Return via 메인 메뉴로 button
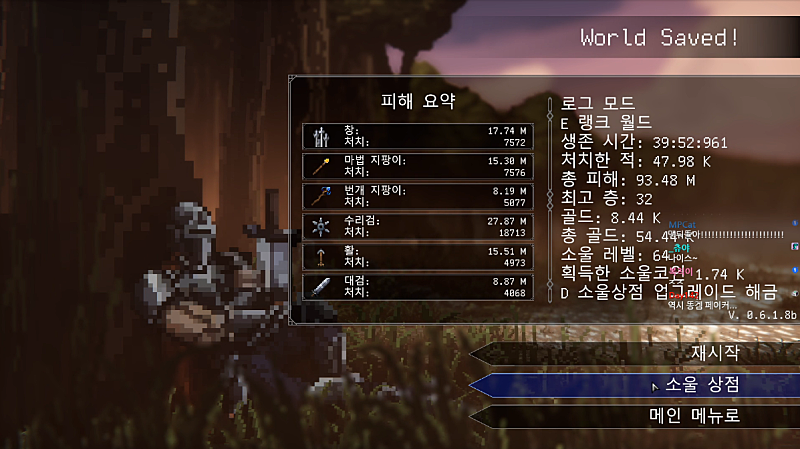 click(694, 416)
